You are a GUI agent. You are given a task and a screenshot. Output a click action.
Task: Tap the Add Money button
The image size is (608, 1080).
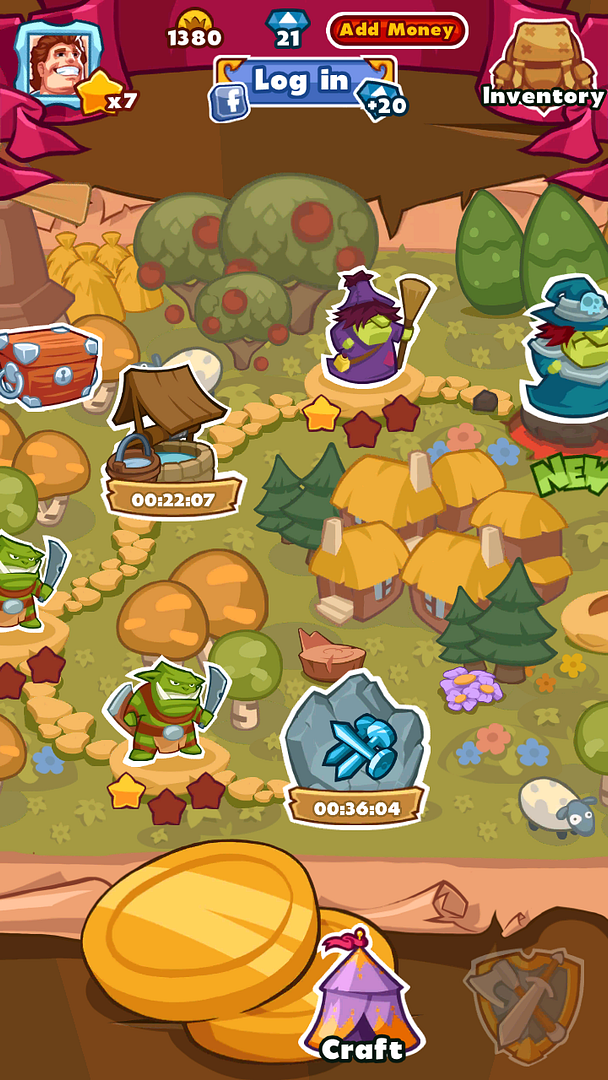pyautogui.click(x=397, y=30)
